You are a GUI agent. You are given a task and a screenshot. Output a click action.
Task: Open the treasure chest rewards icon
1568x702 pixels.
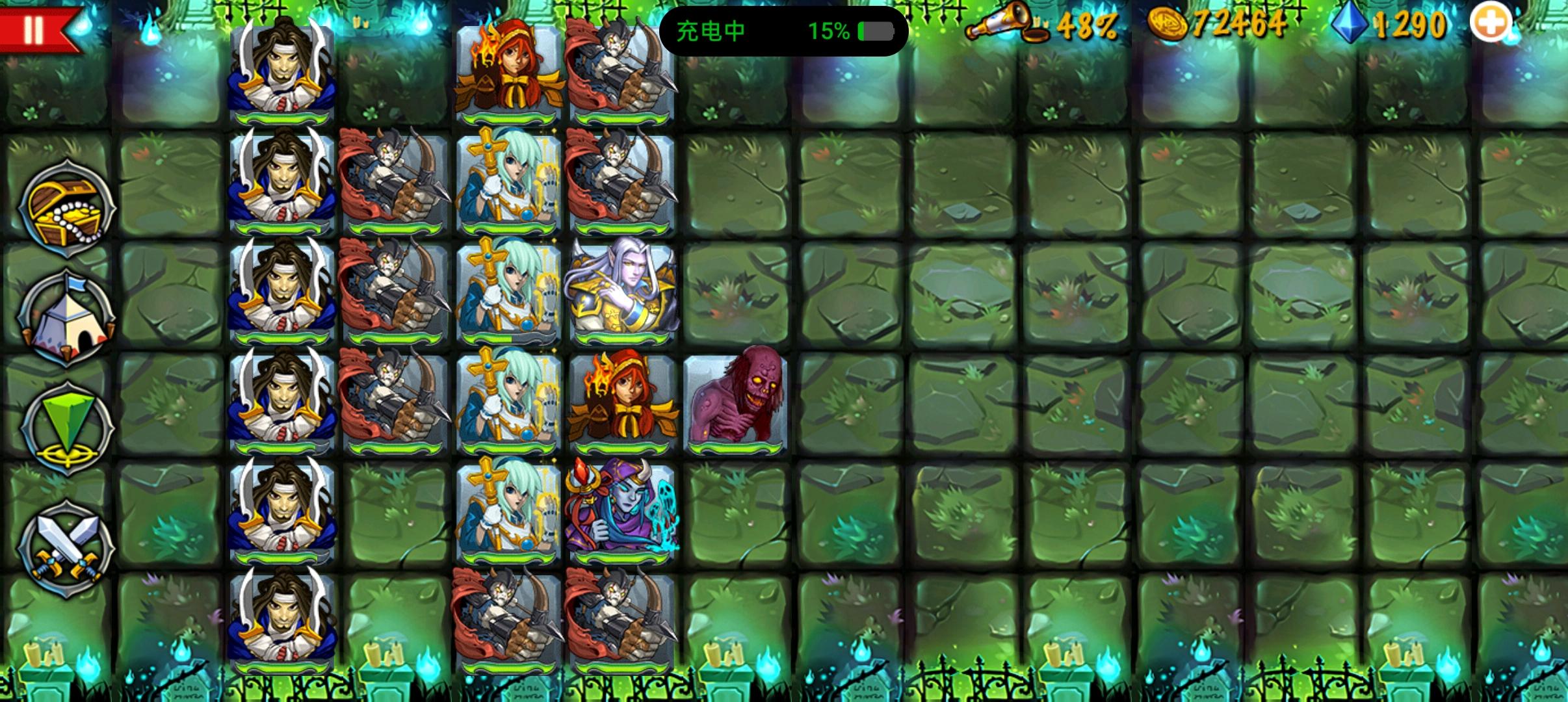point(67,208)
